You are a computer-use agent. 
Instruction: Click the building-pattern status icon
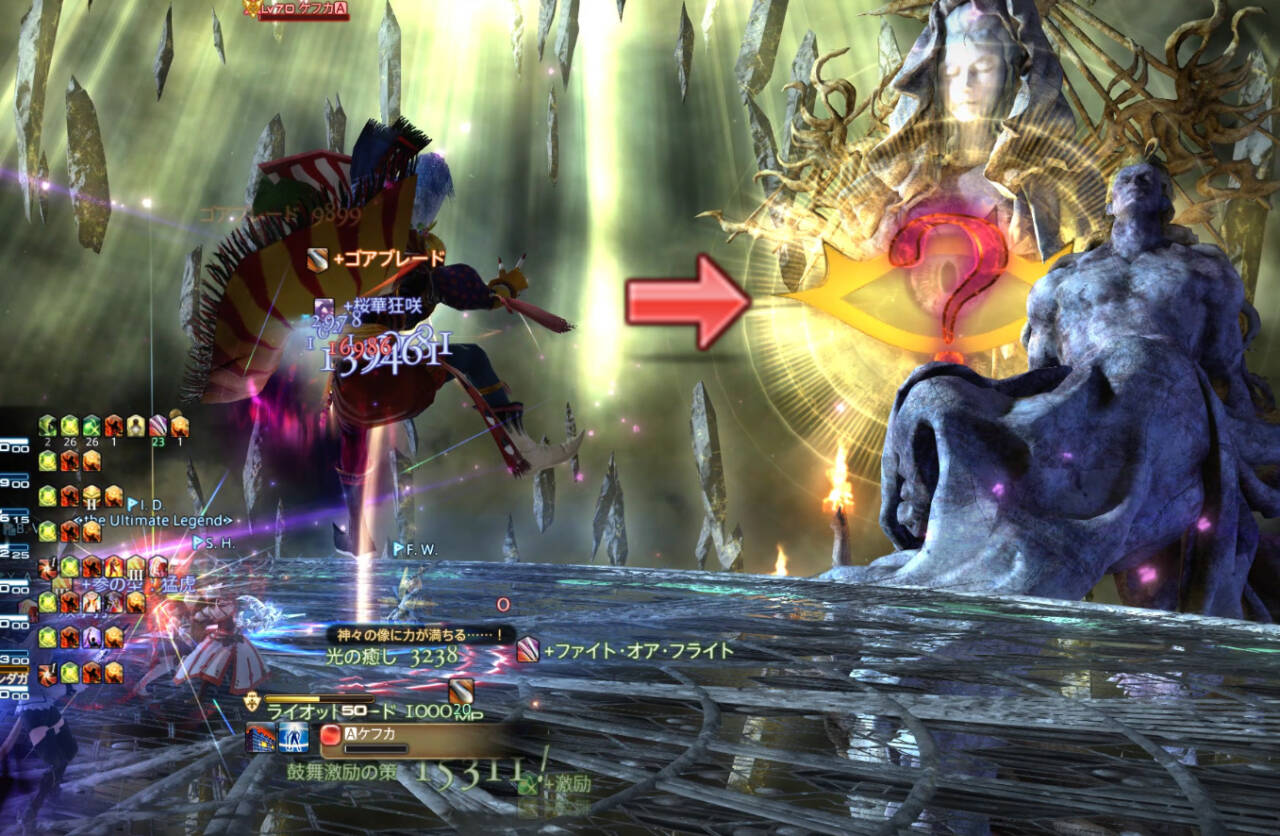click(261, 737)
